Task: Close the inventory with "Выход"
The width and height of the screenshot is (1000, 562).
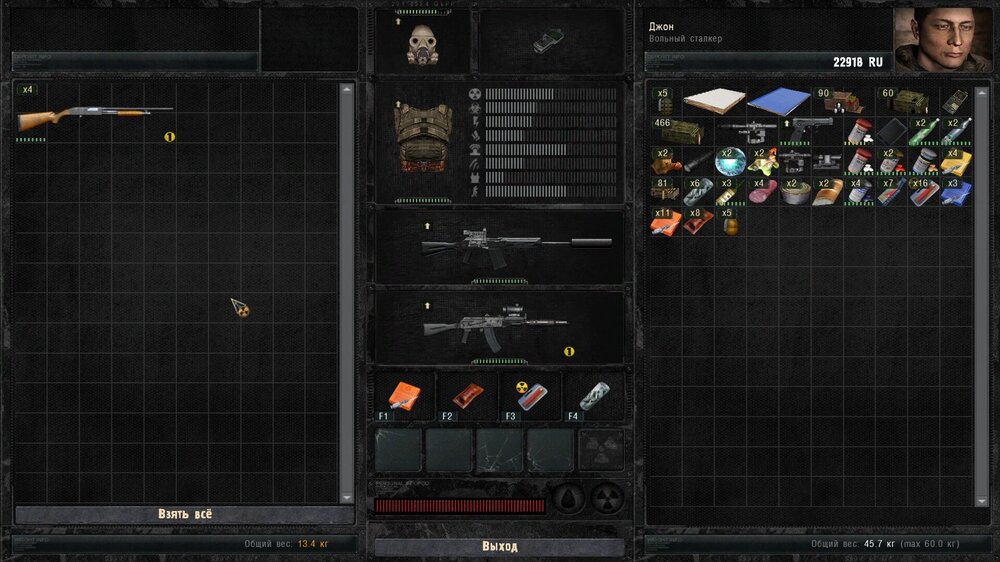Action: tap(499, 547)
